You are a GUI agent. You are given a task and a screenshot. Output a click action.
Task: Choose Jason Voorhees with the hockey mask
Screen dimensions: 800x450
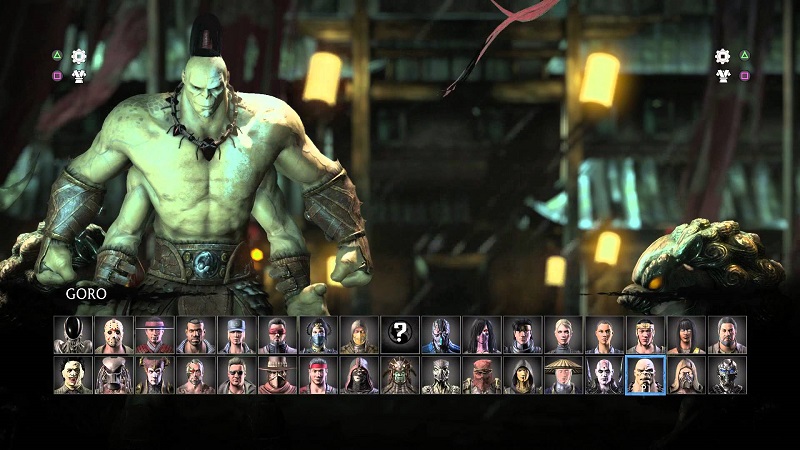pos(113,335)
